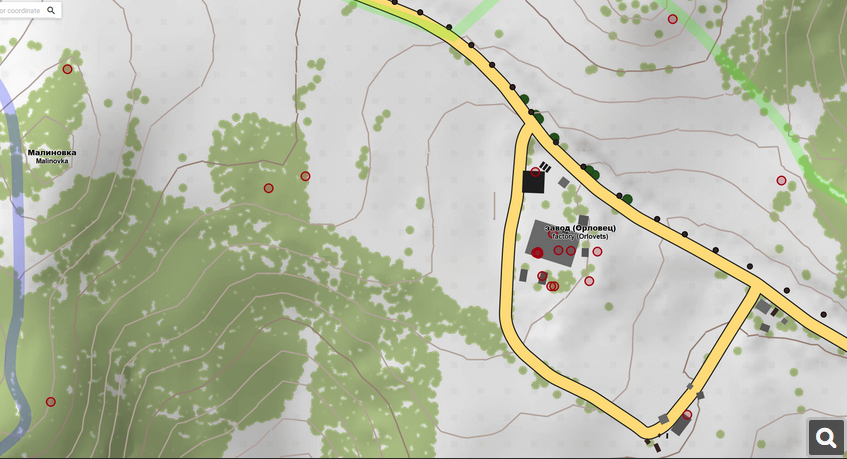
Task: Submit search with the small magnifier icon
Action: [x=52, y=10]
